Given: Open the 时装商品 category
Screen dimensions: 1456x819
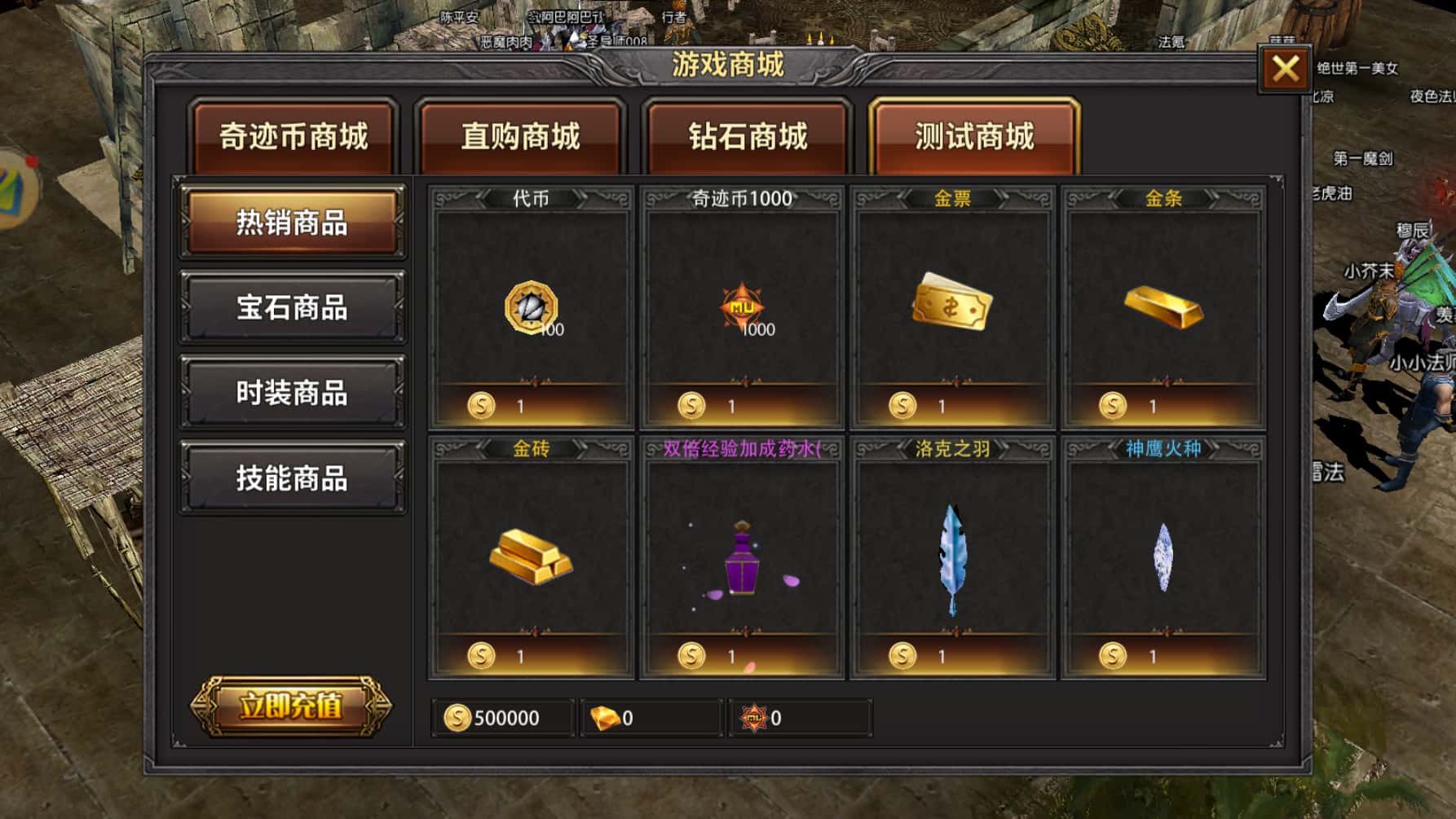Looking at the screenshot, I should tap(292, 394).
